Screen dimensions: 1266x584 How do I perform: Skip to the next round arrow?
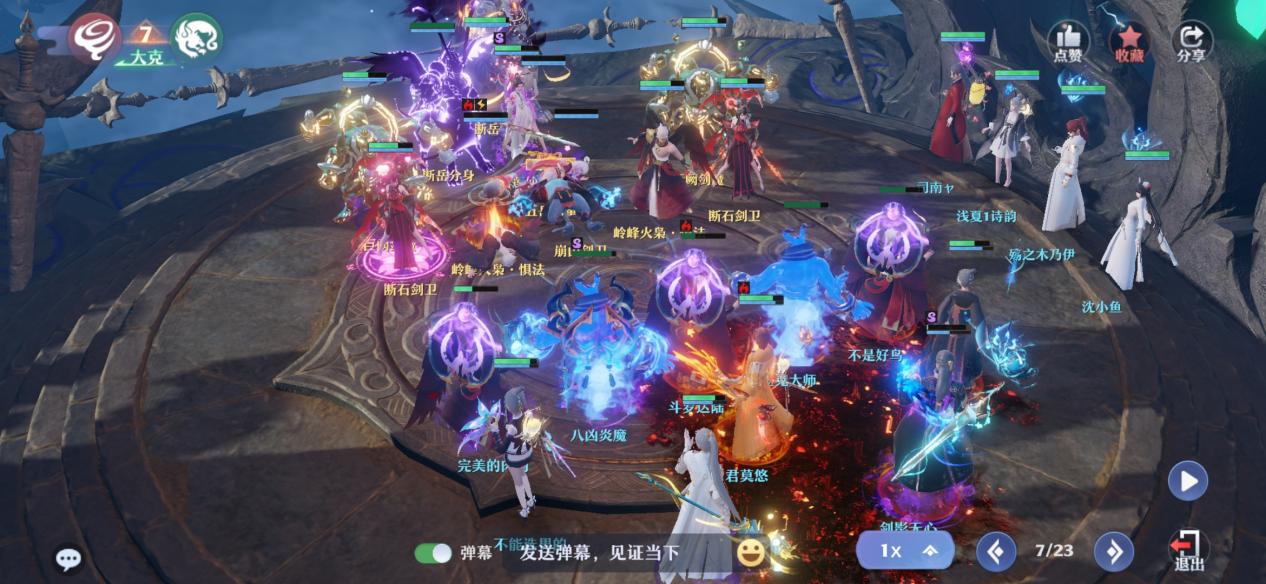[x=1113, y=551]
